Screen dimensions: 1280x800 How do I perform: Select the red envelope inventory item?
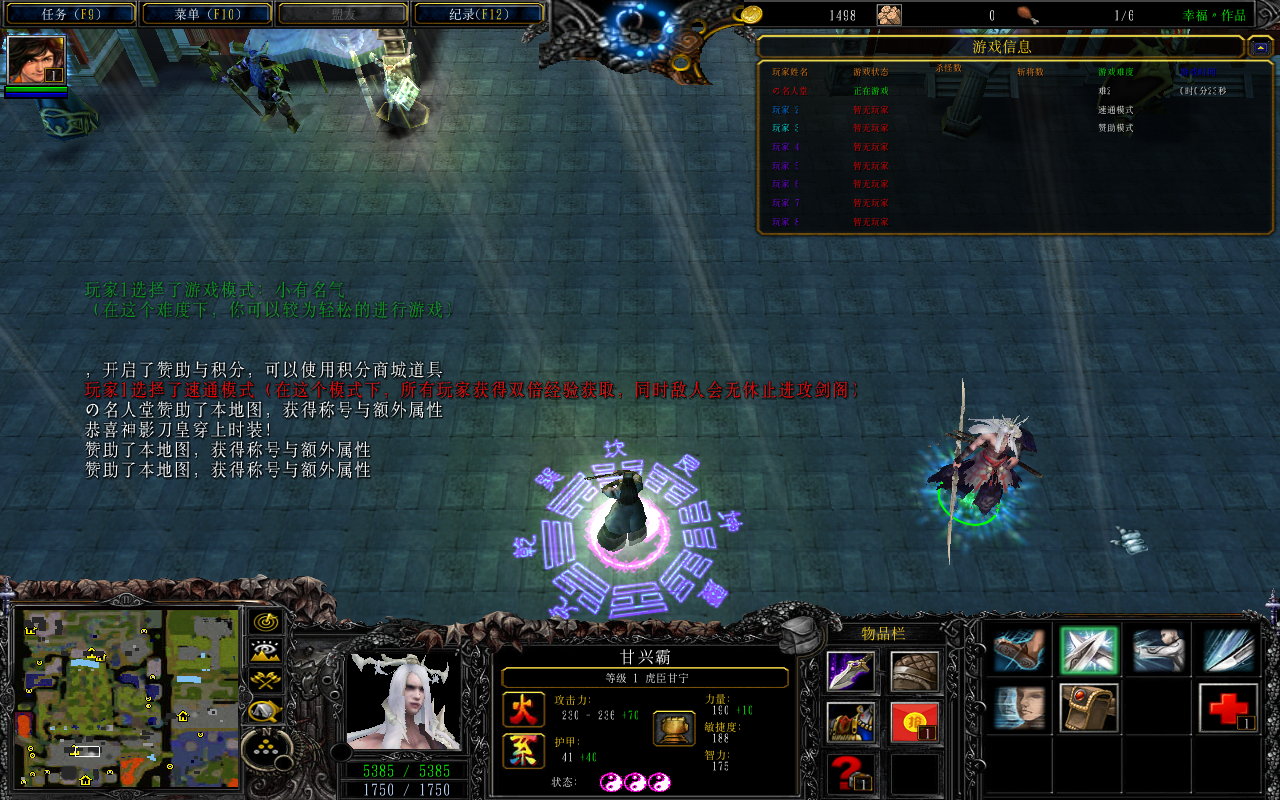coord(915,722)
